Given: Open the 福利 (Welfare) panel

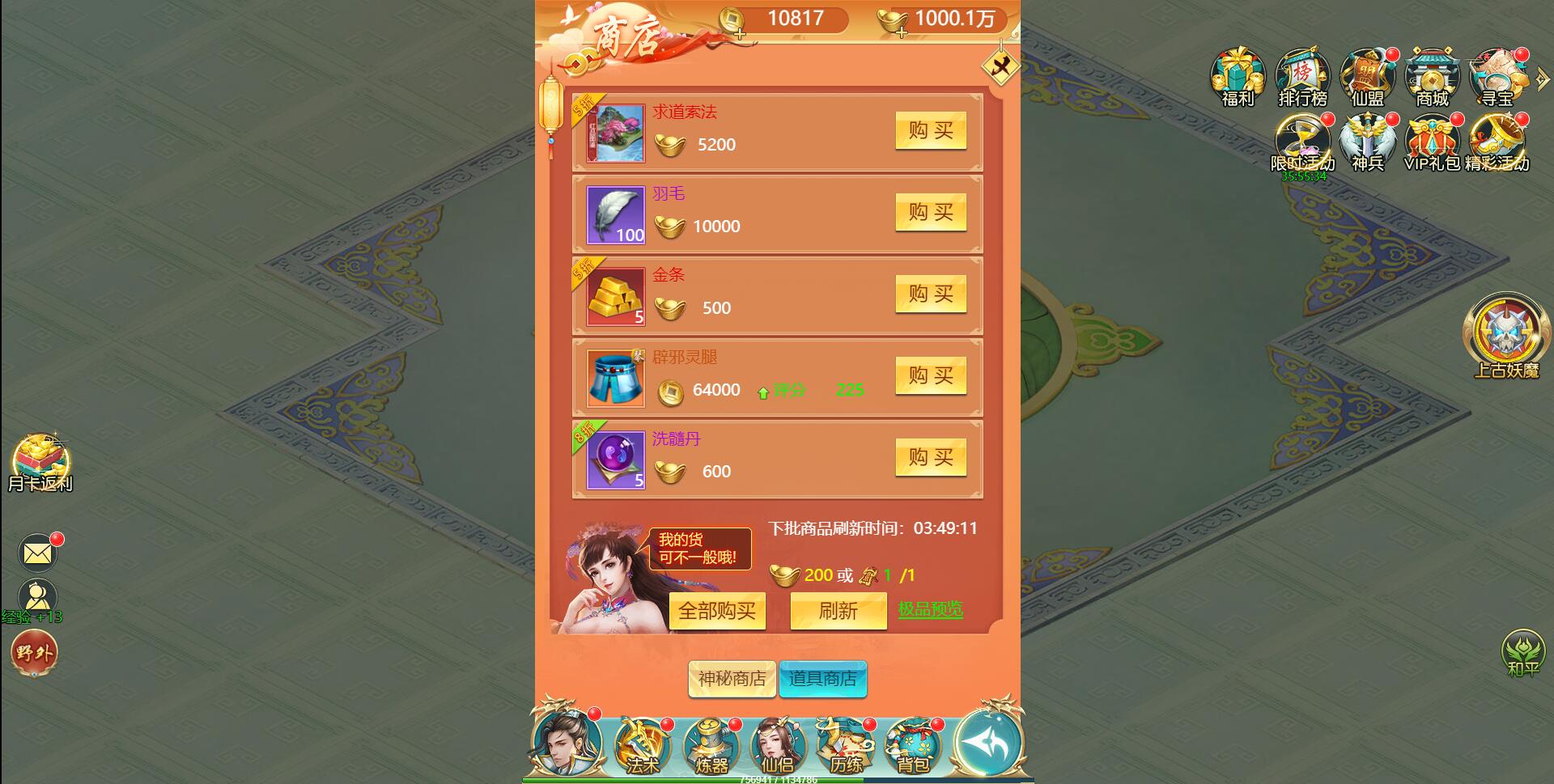Looking at the screenshot, I should (1236, 77).
